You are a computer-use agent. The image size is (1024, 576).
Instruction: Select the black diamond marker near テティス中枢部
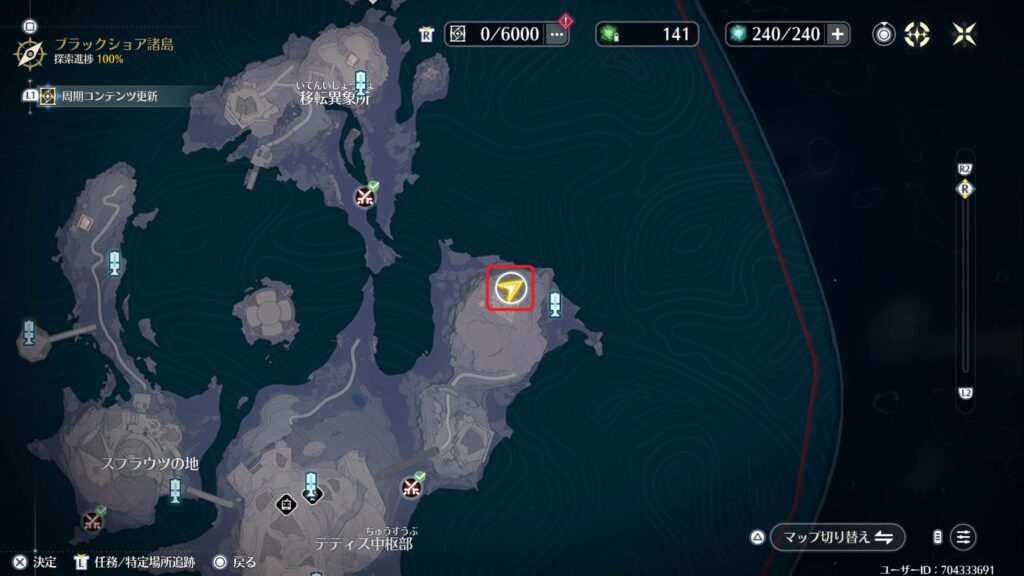287,503
